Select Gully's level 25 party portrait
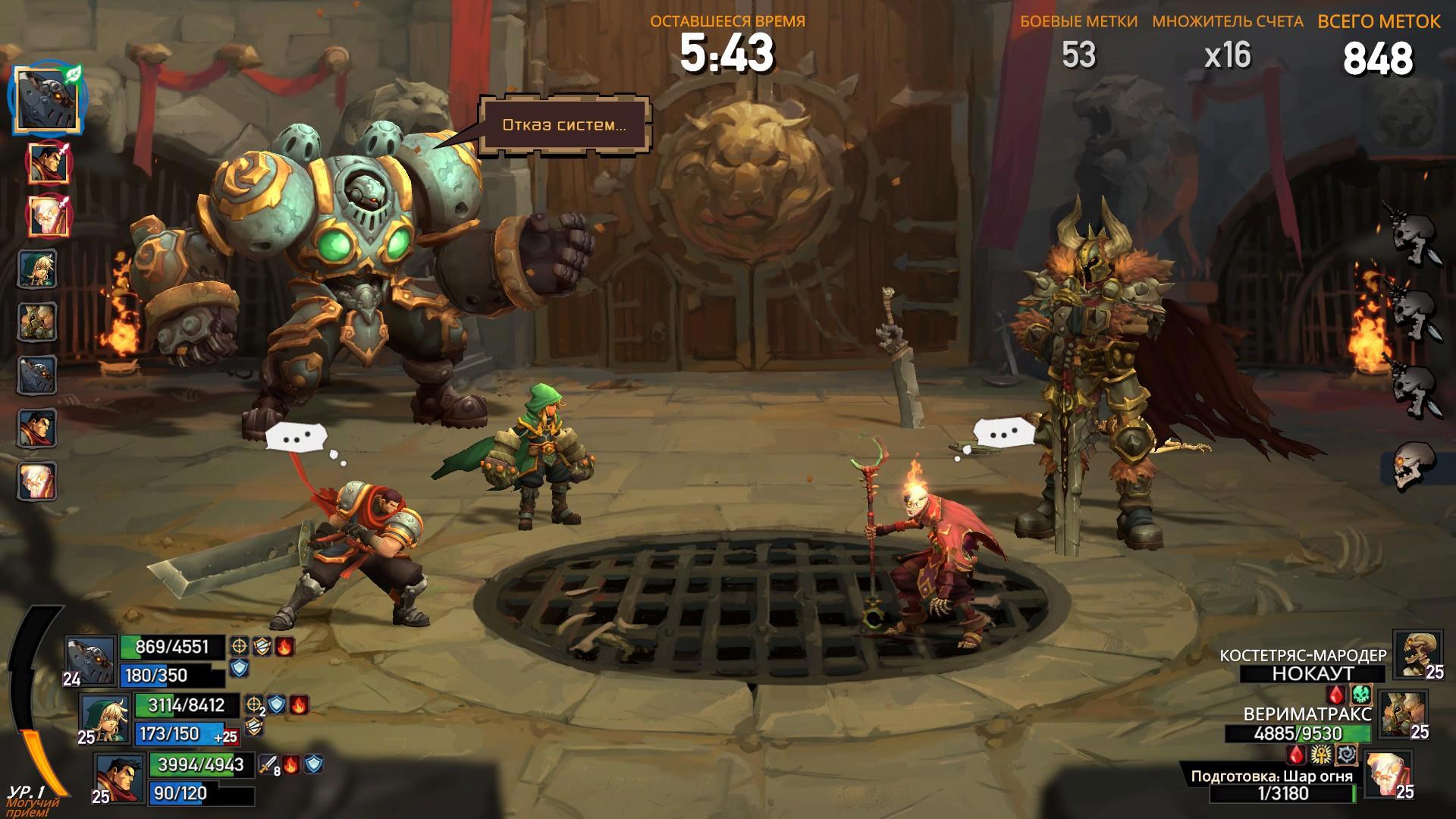The width and height of the screenshot is (1456, 819). point(105,718)
